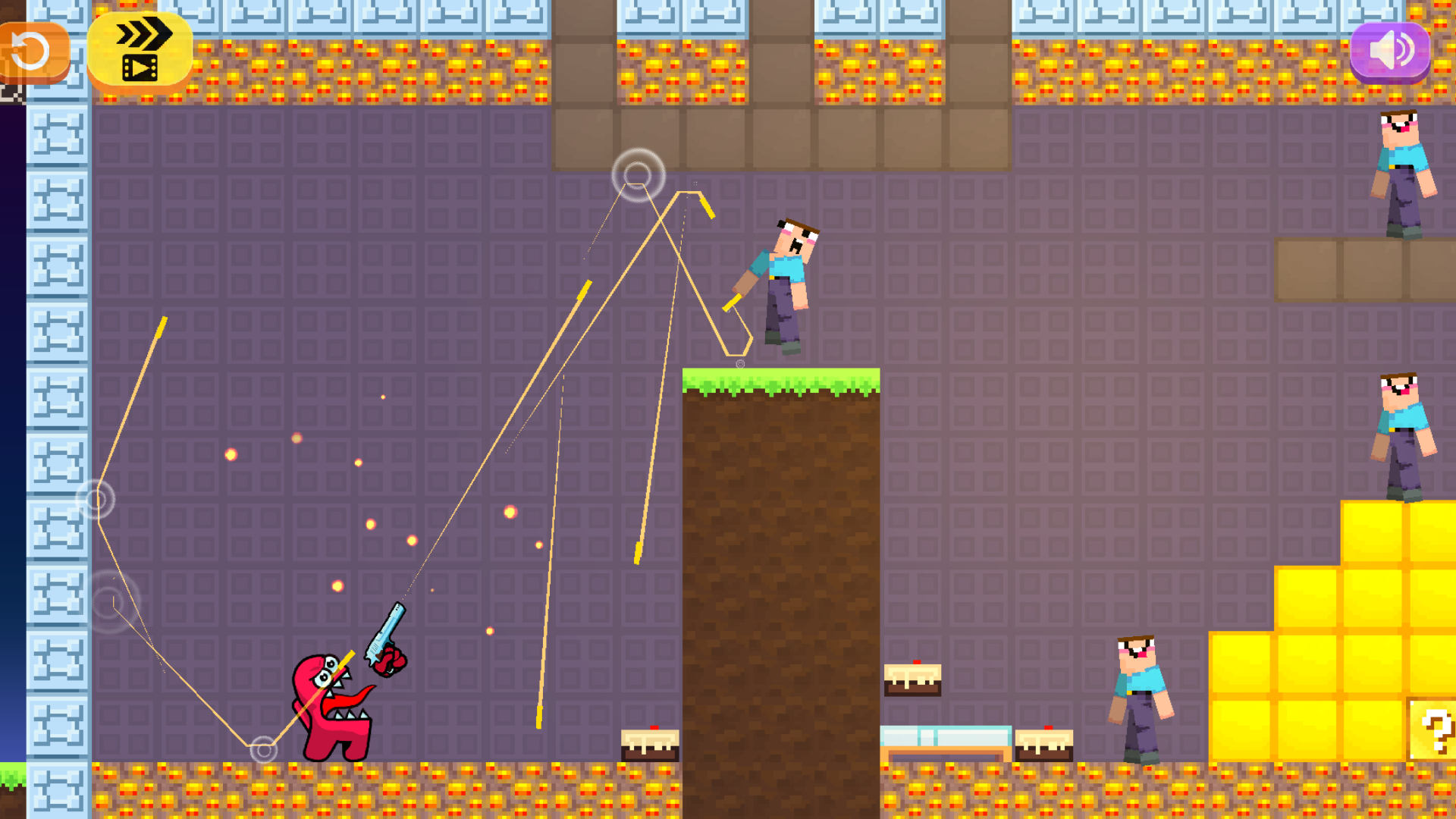
Task: Click the fast-forward chevrons on the skip button
Action: pos(144,34)
